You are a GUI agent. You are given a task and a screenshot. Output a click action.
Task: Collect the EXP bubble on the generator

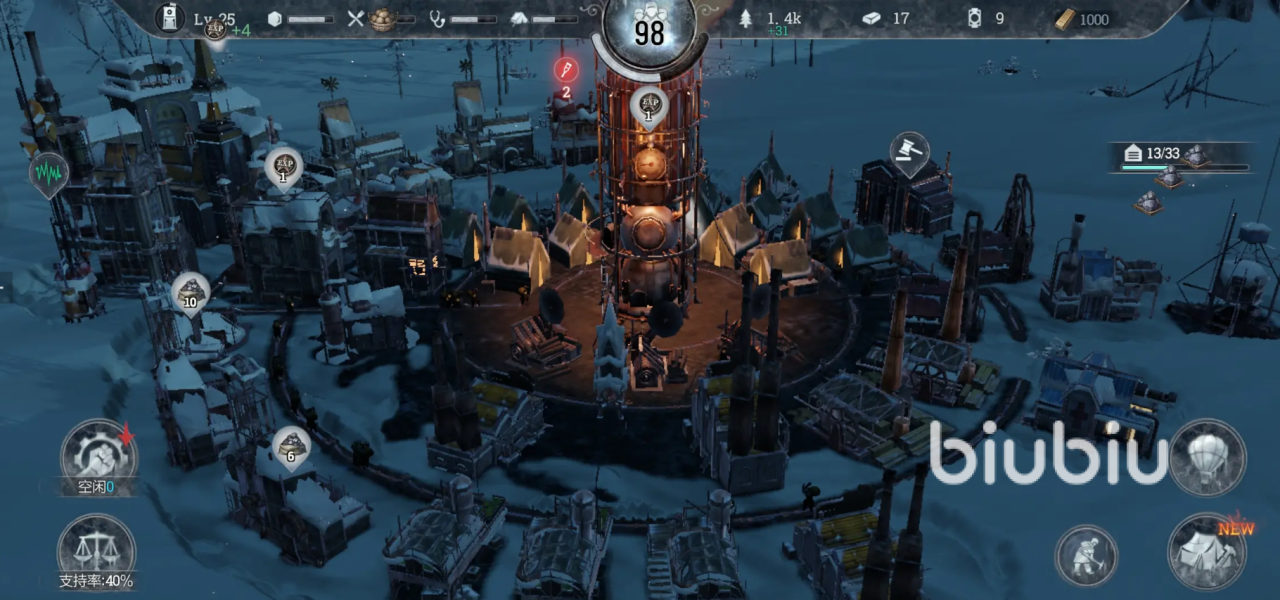click(x=648, y=108)
